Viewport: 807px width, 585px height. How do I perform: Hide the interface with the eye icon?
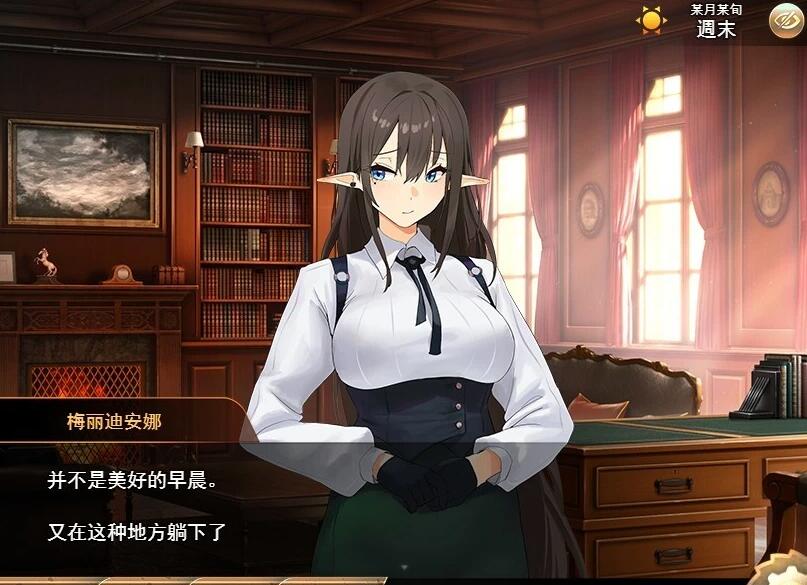tap(783, 20)
